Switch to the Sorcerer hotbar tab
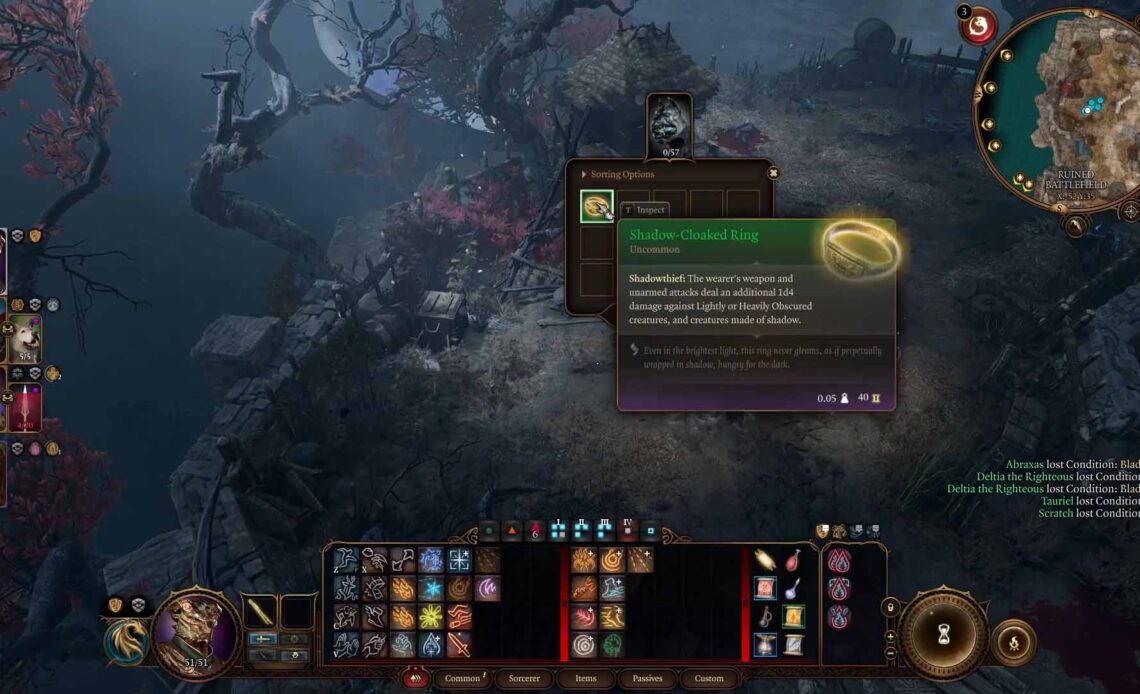This screenshot has height=694, width=1140. 524,678
